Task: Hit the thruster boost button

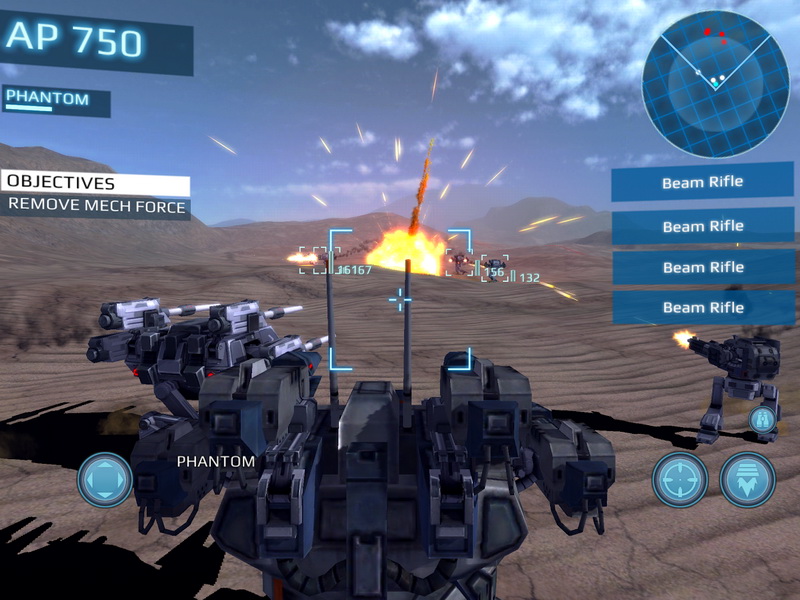Action: point(748,480)
